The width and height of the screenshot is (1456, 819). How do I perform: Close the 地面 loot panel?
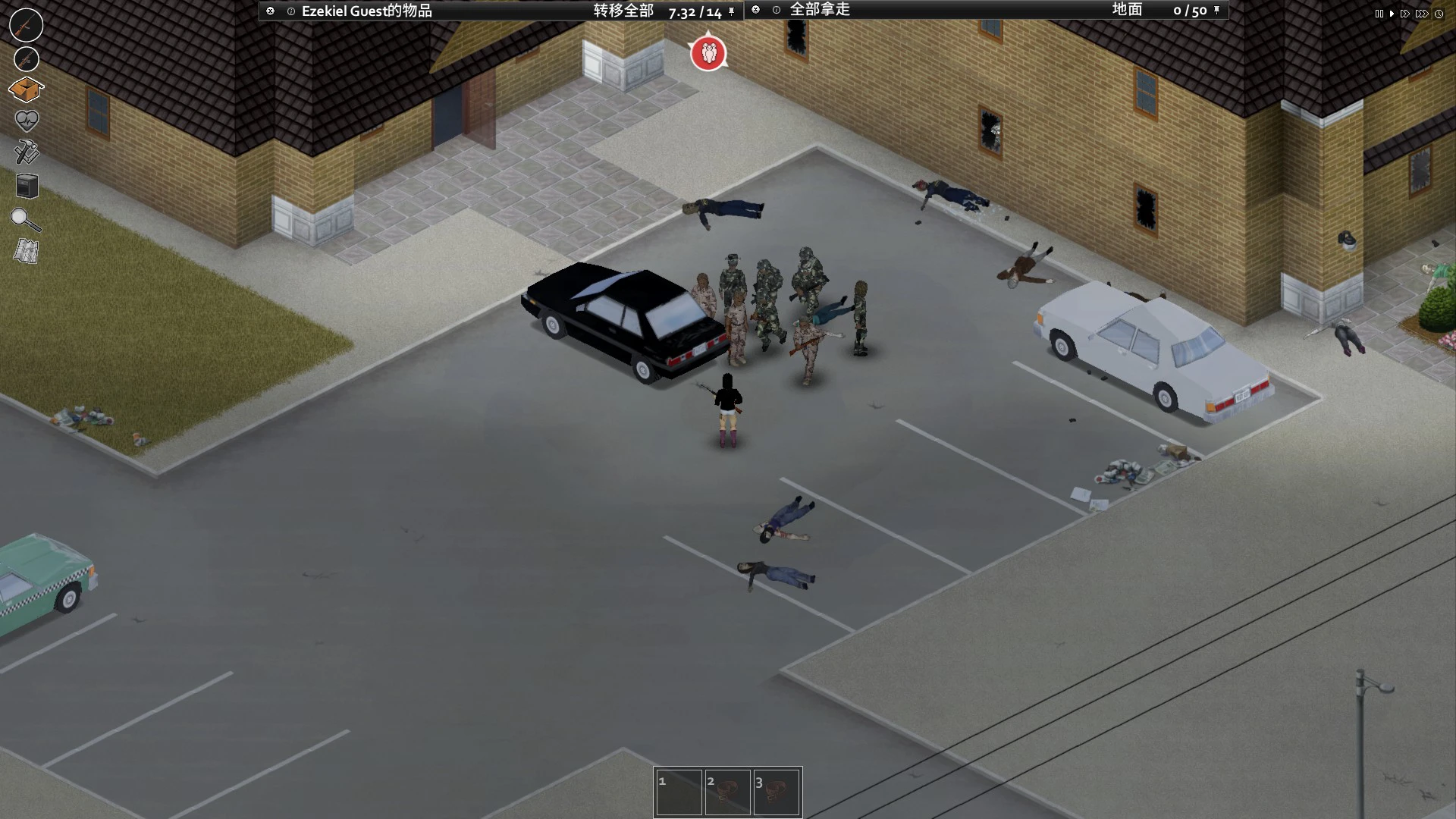point(755,10)
